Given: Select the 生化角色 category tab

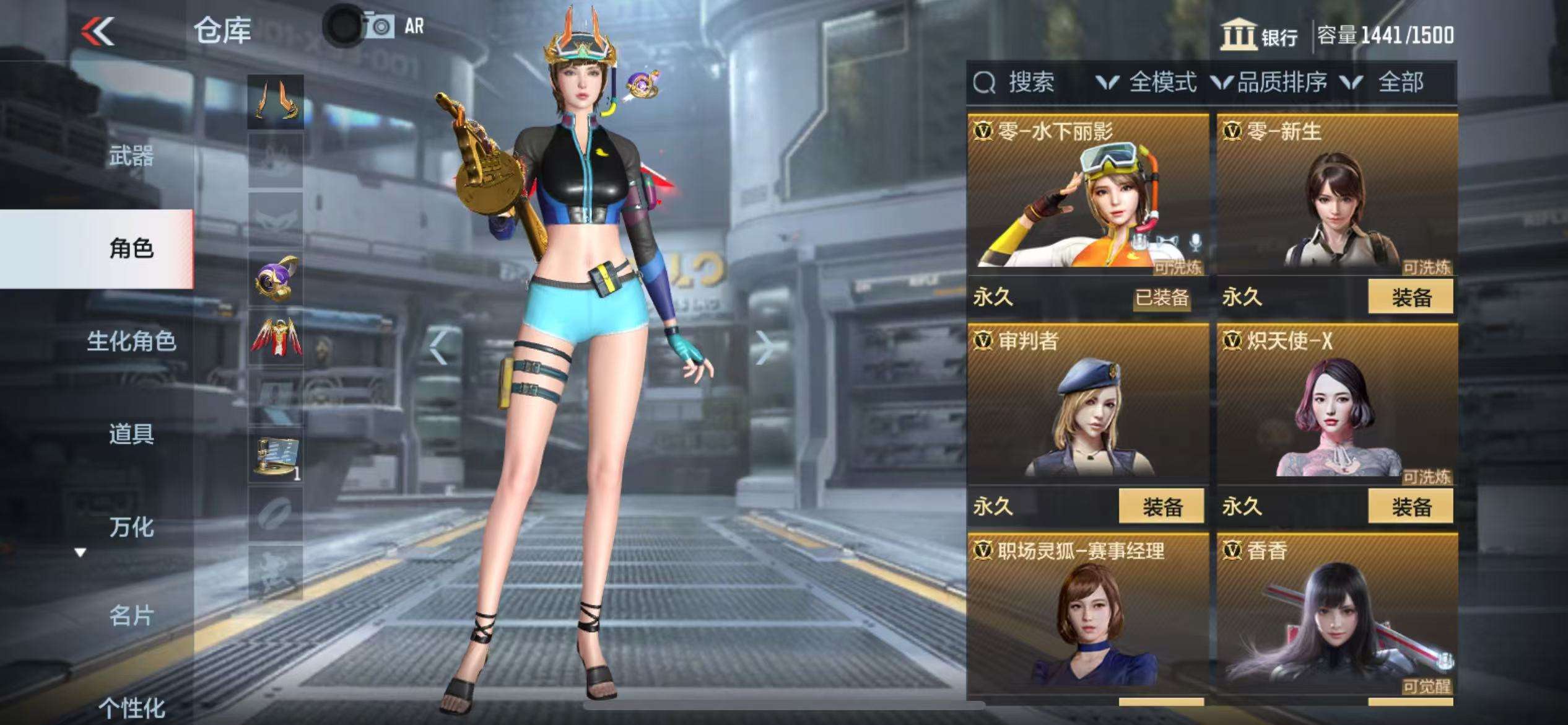Looking at the screenshot, I should (x=131, y=341).
